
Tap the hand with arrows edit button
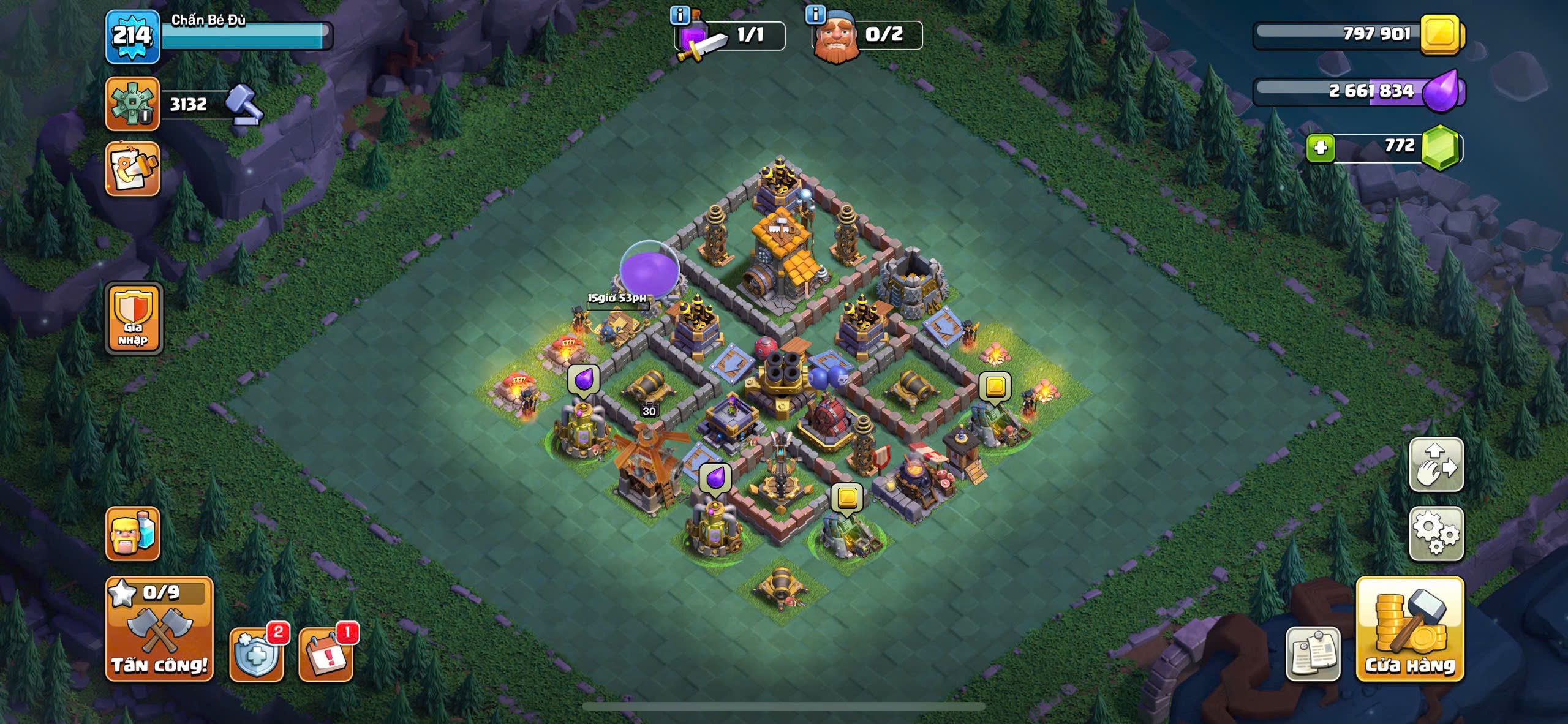1436,464
